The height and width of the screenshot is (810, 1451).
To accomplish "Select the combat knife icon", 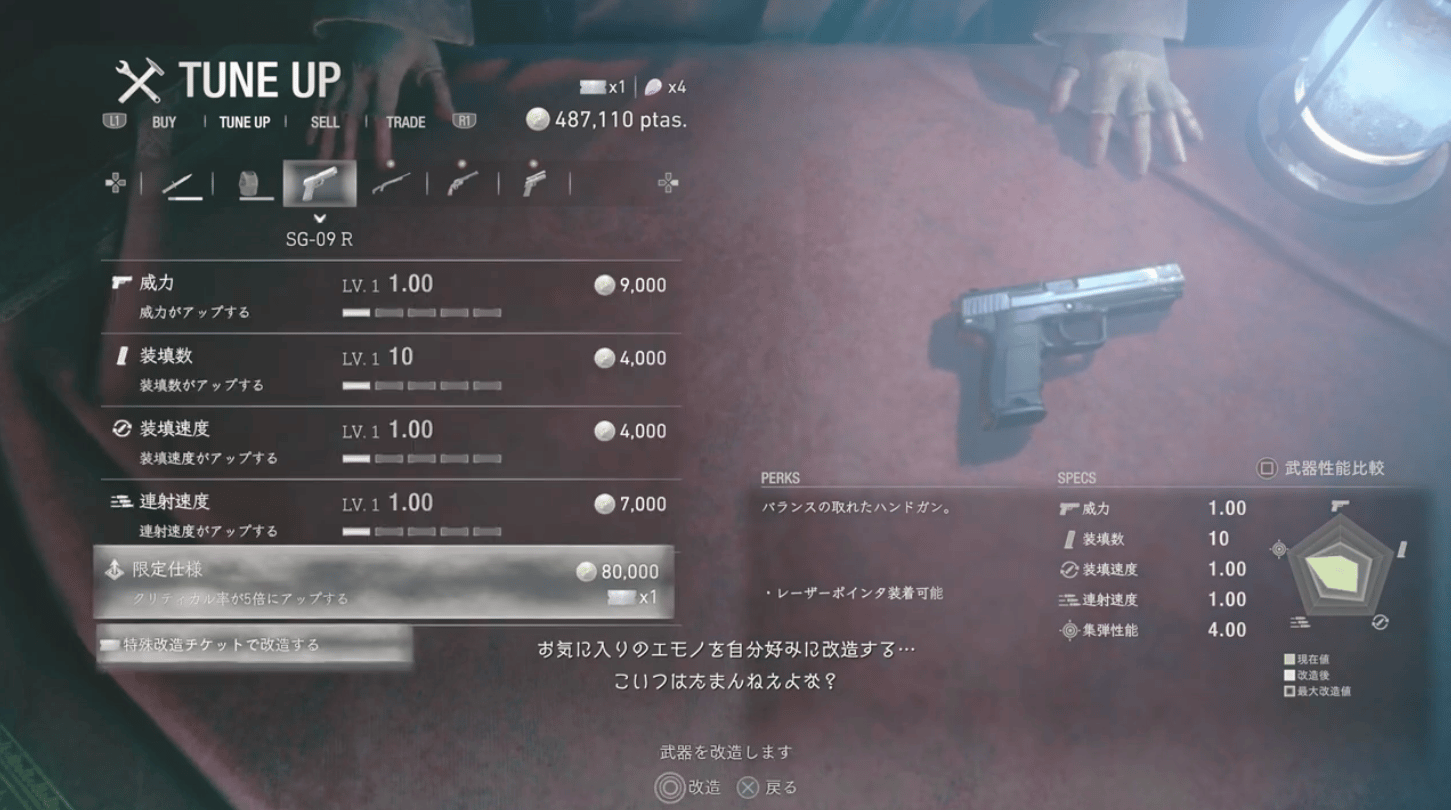I will 180,184.
